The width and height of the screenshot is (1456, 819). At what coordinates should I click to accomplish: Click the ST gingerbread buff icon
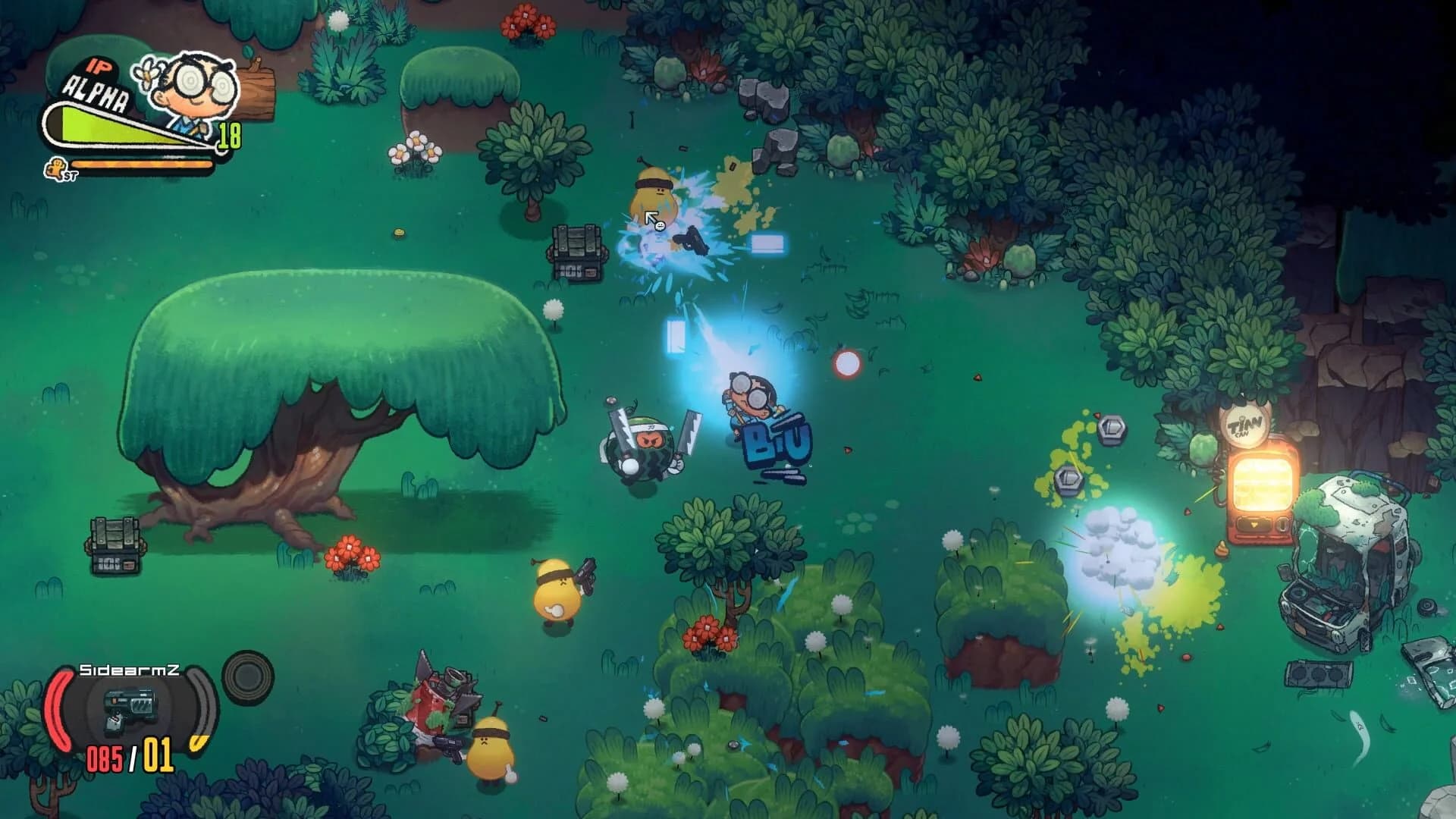(x=57, y=168)
